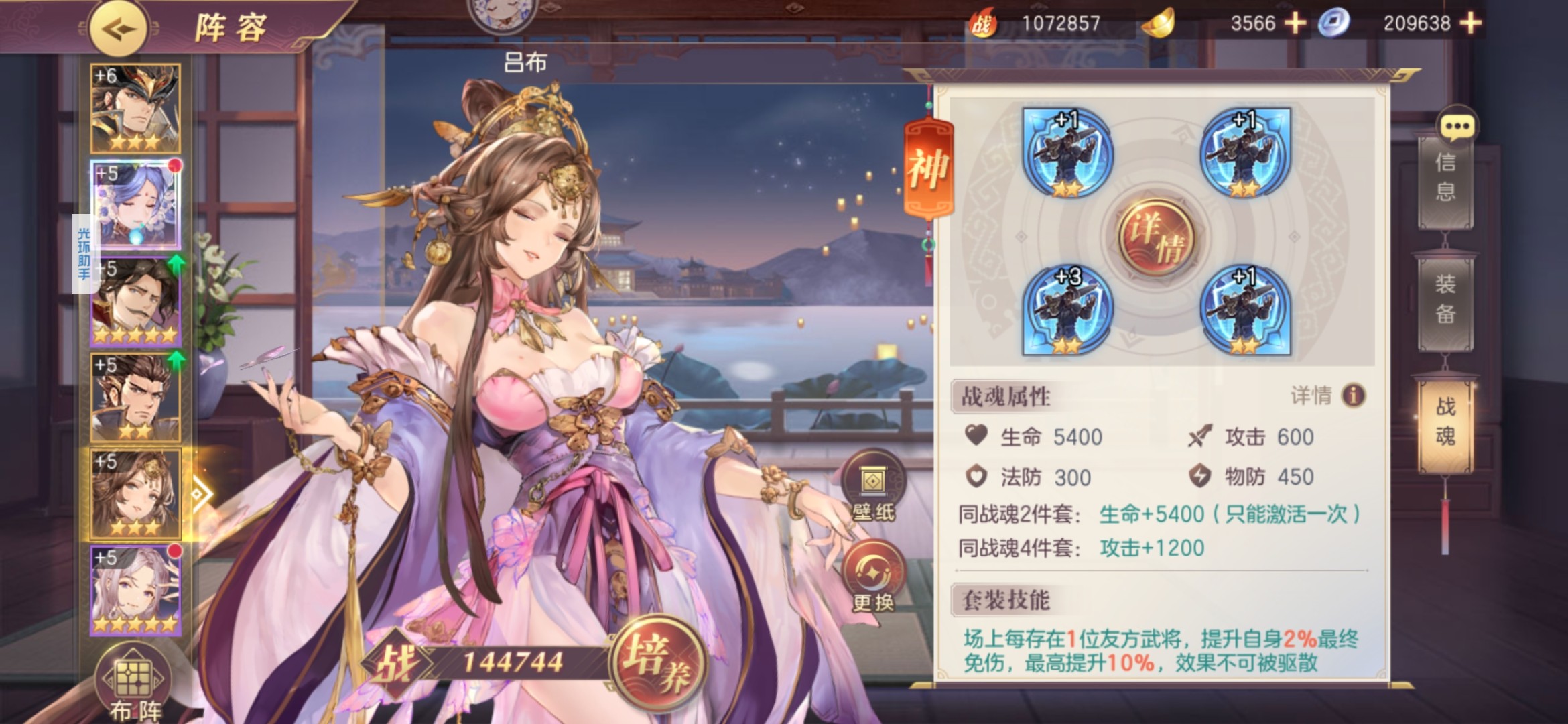Select the helmeted warrior hero portrait

135,108
